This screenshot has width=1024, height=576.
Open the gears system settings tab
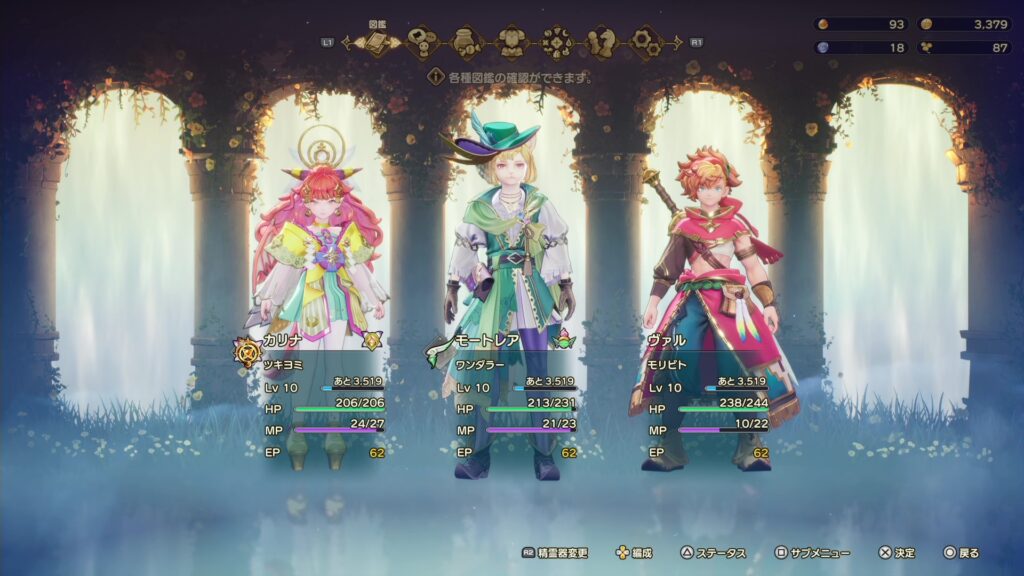click(646, 42)
